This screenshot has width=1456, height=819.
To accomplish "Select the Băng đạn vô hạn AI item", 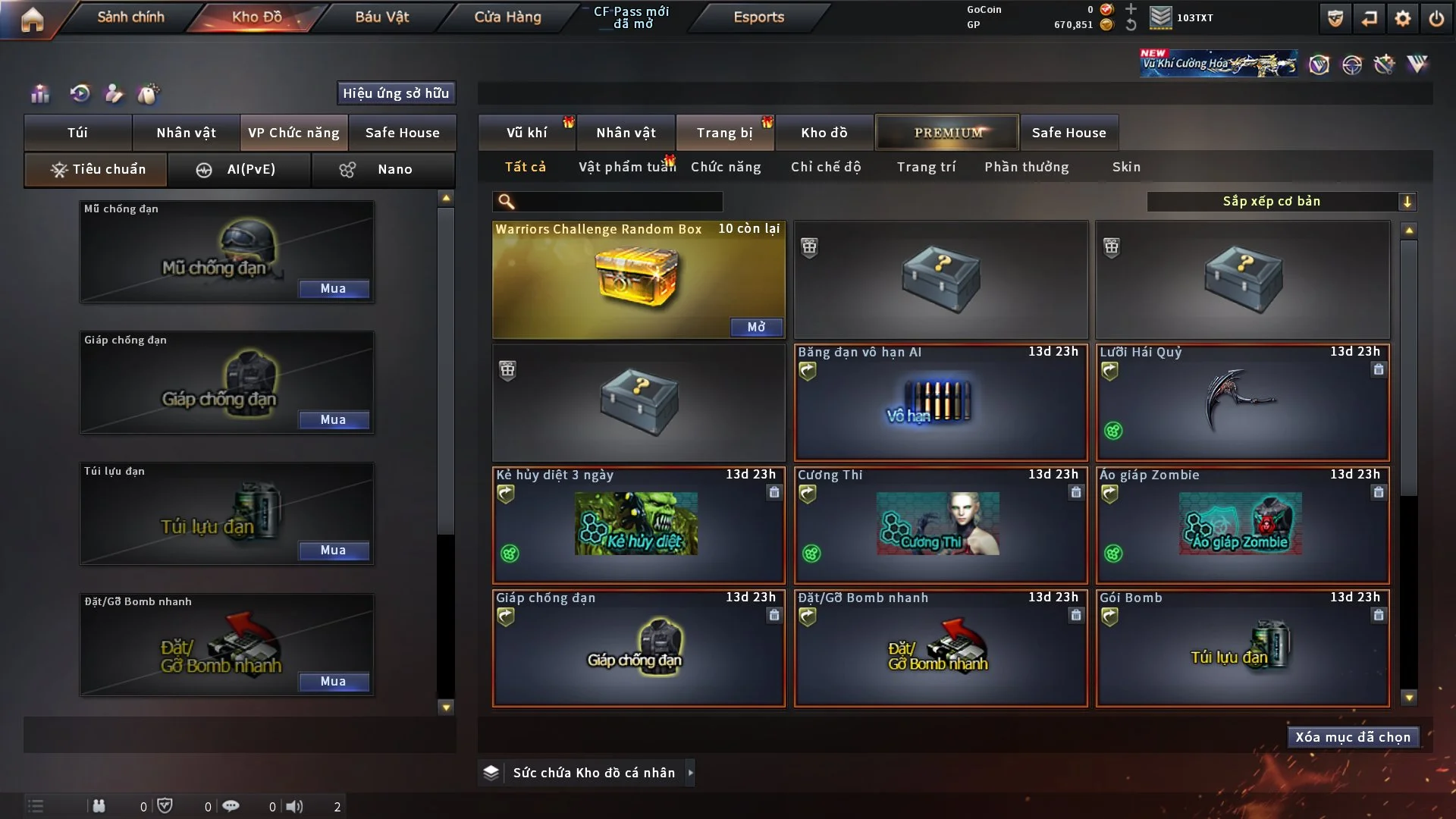I will point(940,403).
